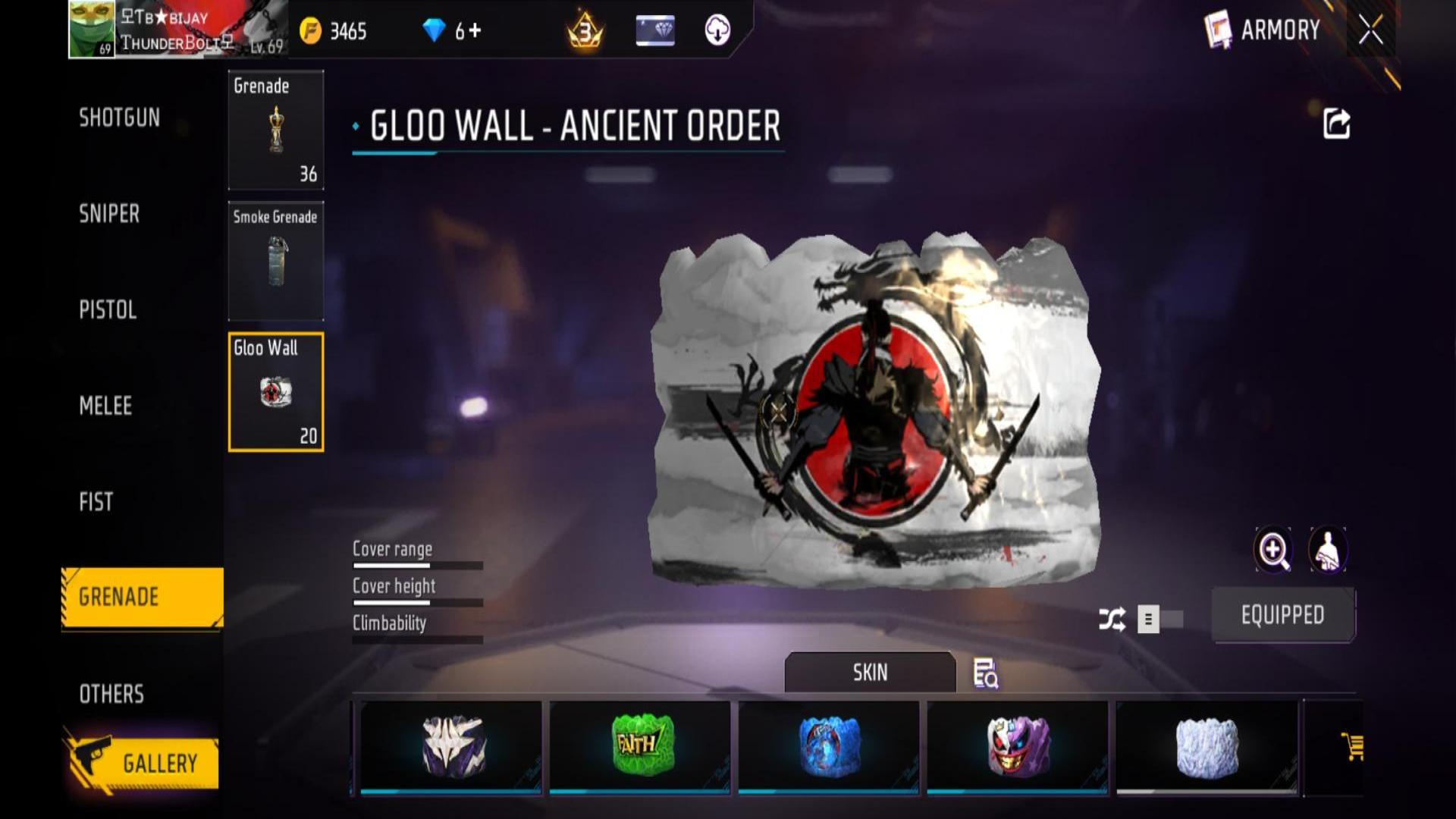Open the Gallery button
Screen dimensions: 1456x819
pos(143,763)
